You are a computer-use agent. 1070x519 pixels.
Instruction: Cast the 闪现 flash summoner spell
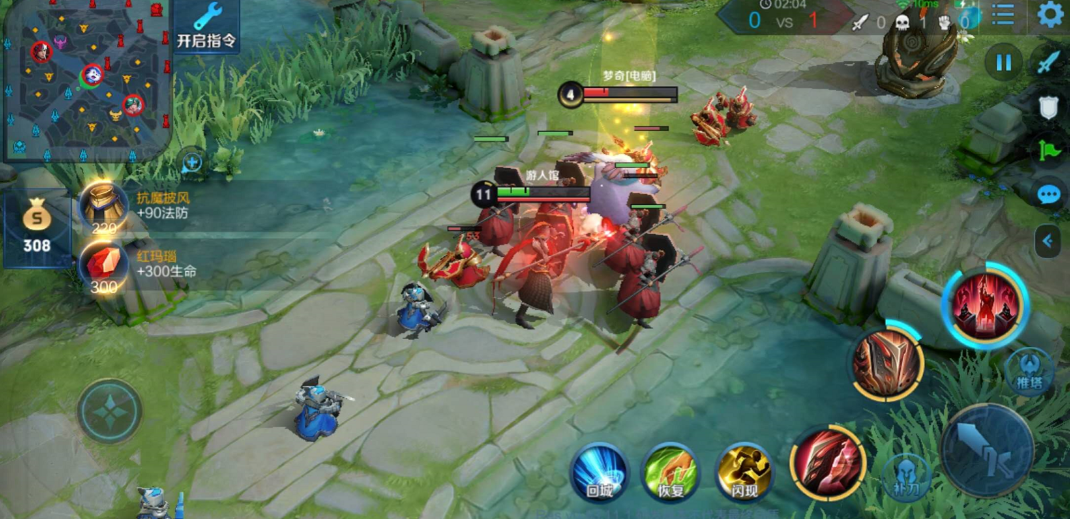pyautogui.click(x=744, y=472)
